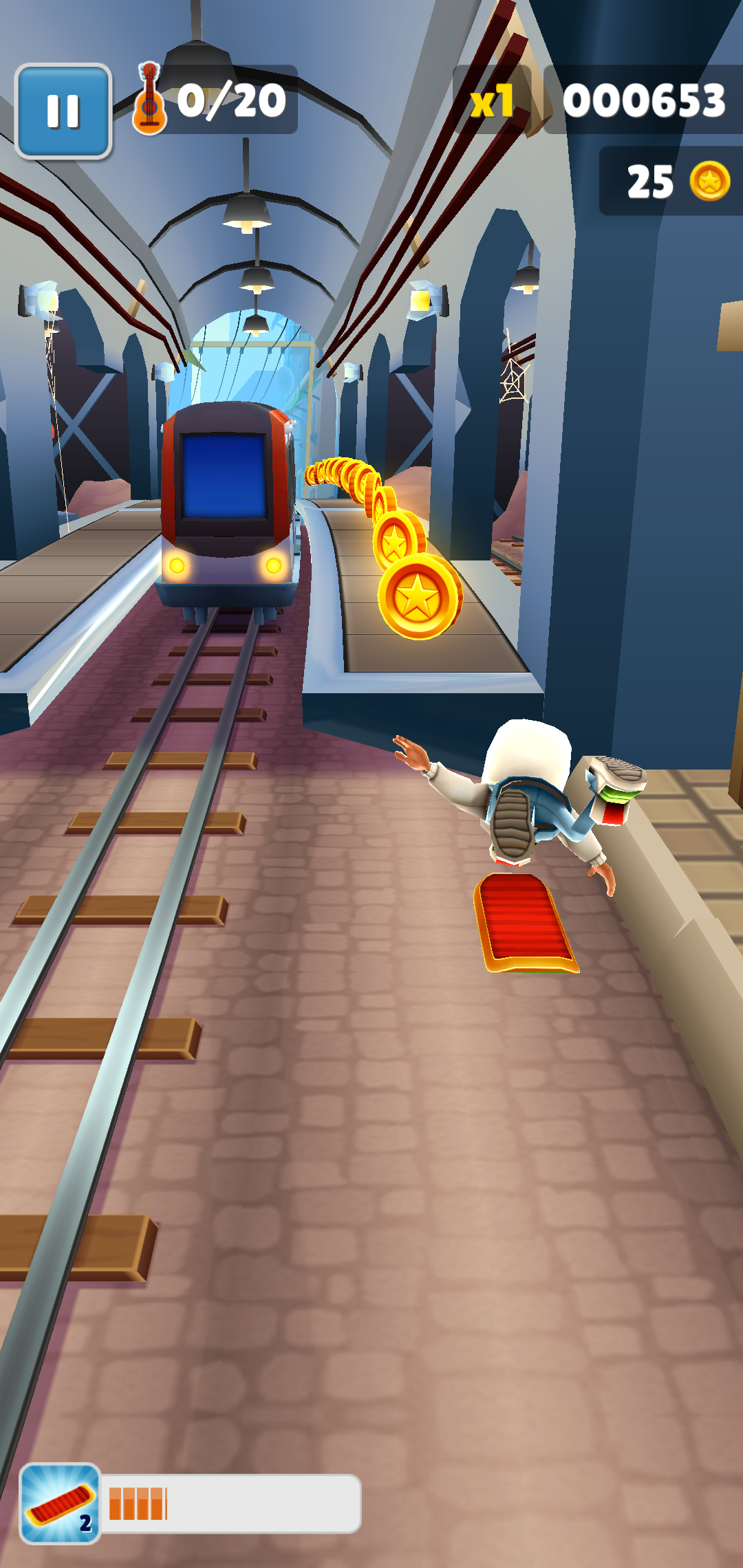Activate the hoverboard icon
743x1568 pixels.
coord(60,1503)
